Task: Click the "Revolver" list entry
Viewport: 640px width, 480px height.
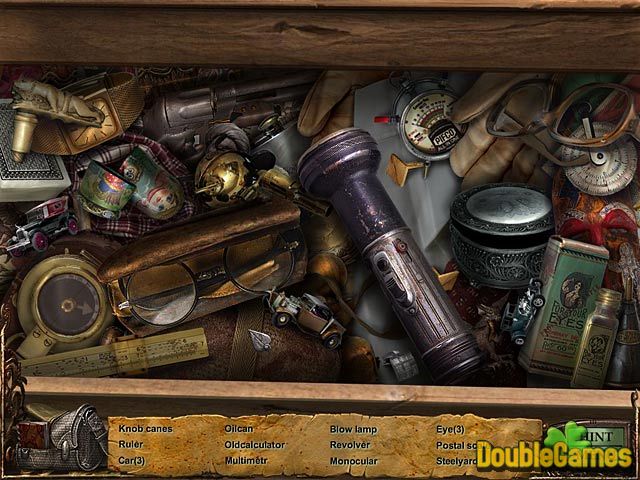Action: click(350, 445)
